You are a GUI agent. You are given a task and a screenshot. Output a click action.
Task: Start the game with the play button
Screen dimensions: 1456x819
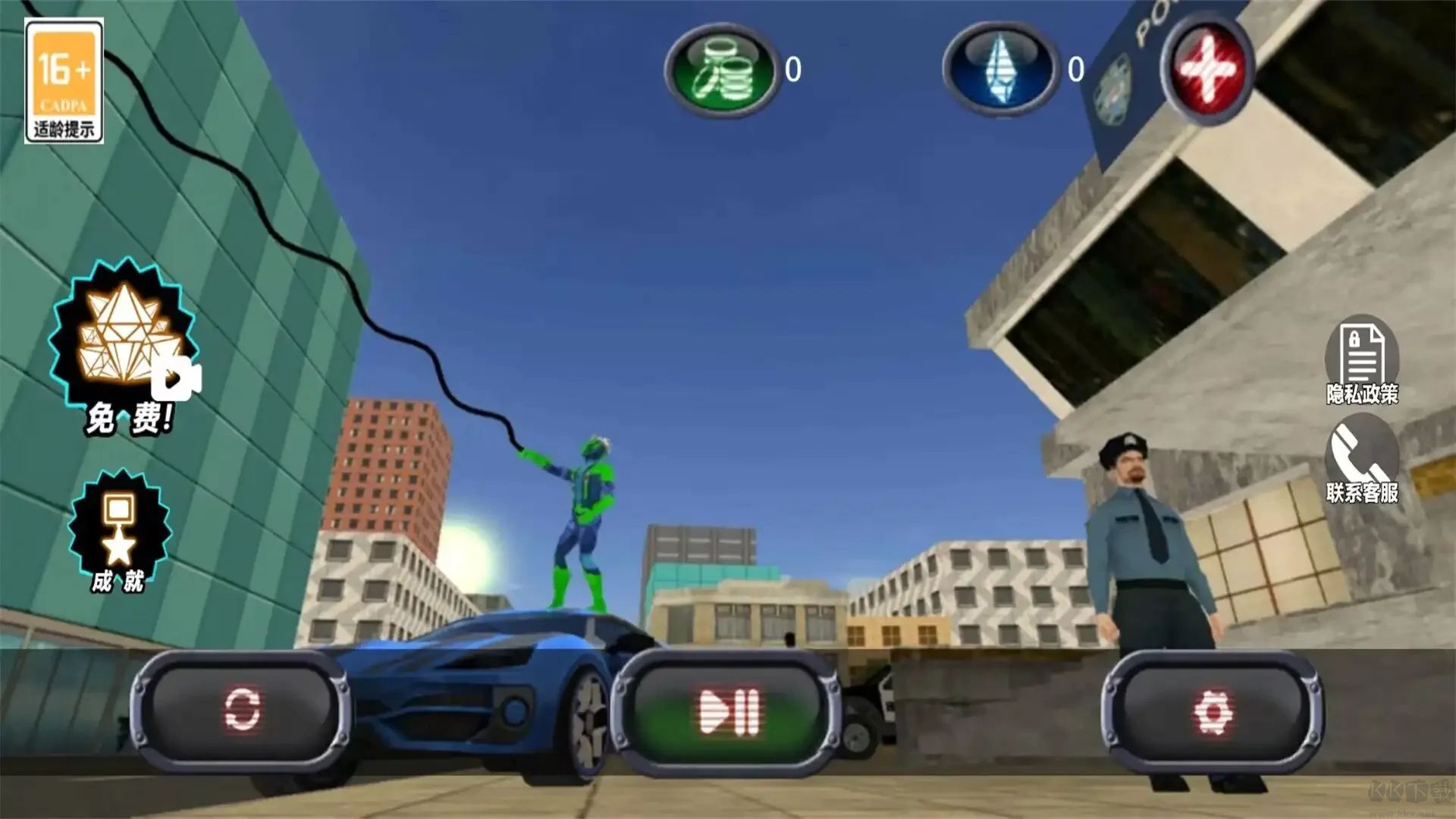[727, 711]
